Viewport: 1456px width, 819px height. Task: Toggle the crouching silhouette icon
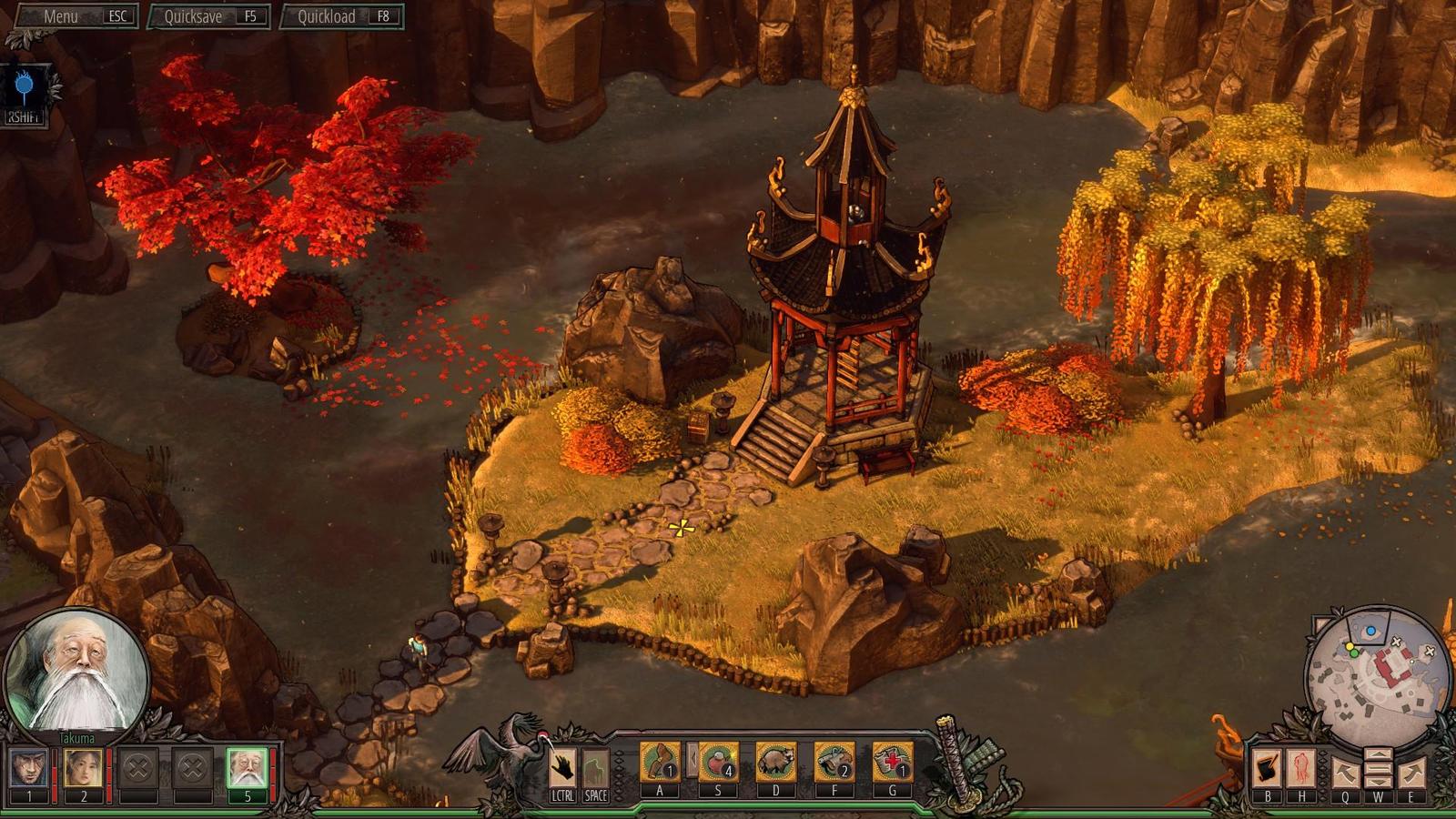595,767
